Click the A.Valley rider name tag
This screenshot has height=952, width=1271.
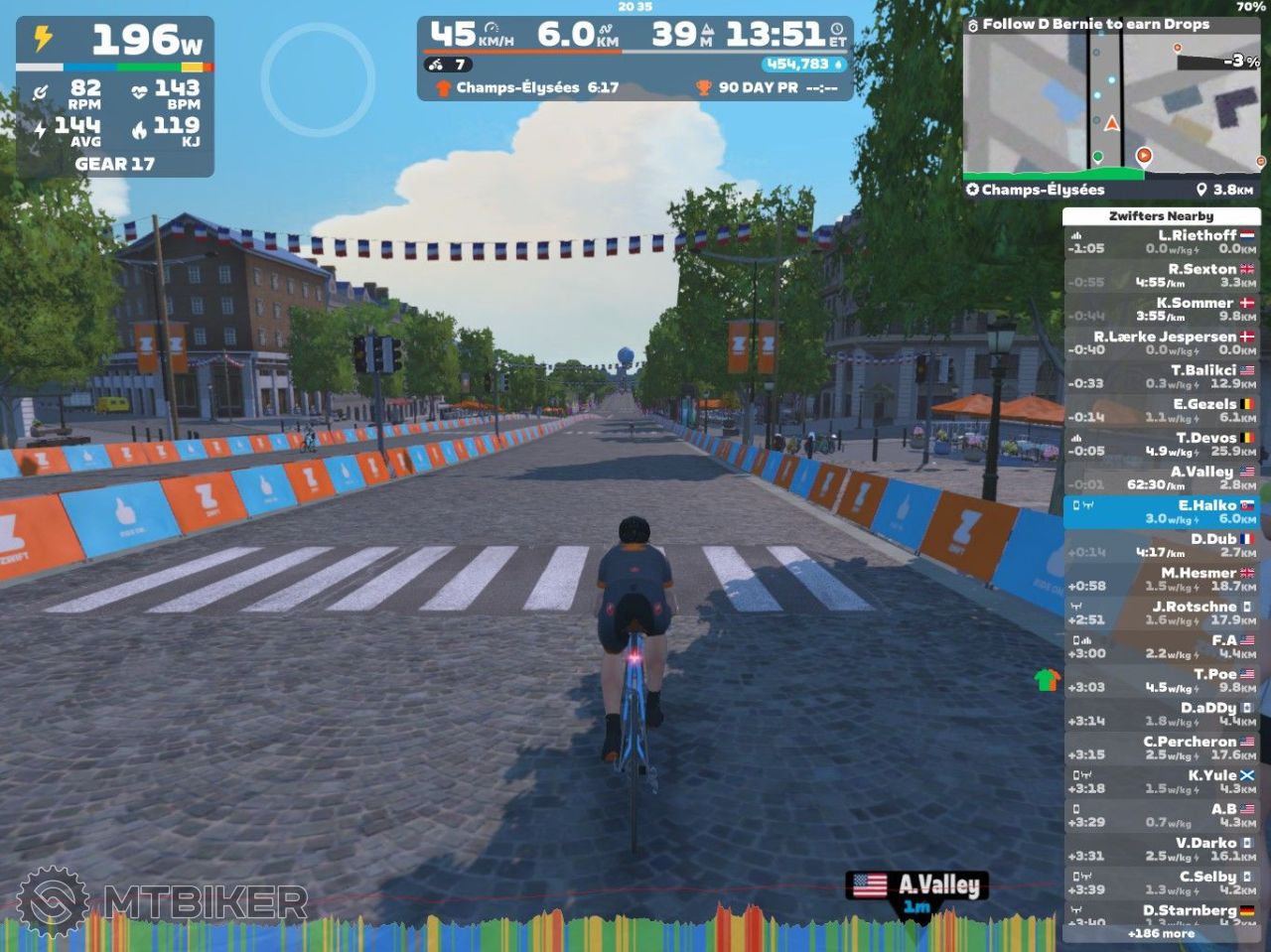917,886
